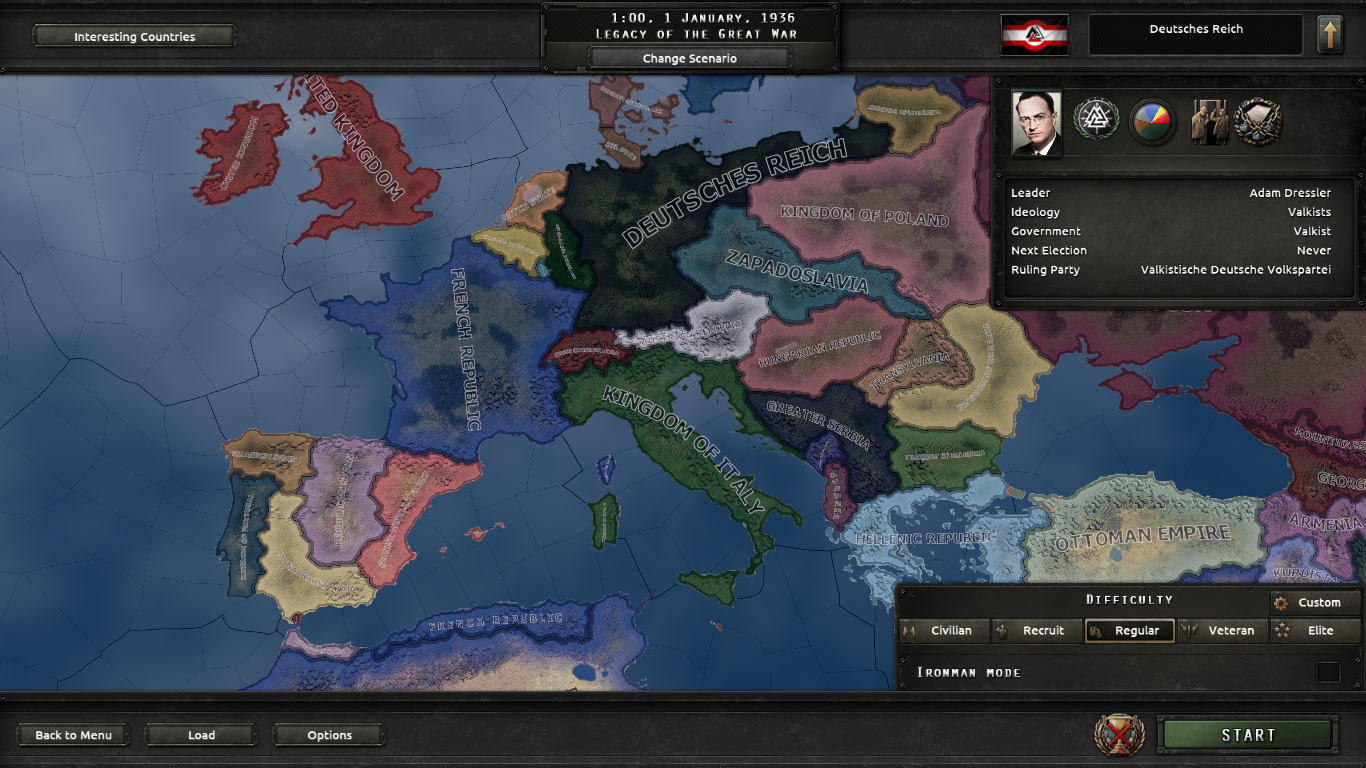This screenshot has width=1366, height=768.
Task: Click the red emblem icon beside the Start button
Action: (1120, 734)
